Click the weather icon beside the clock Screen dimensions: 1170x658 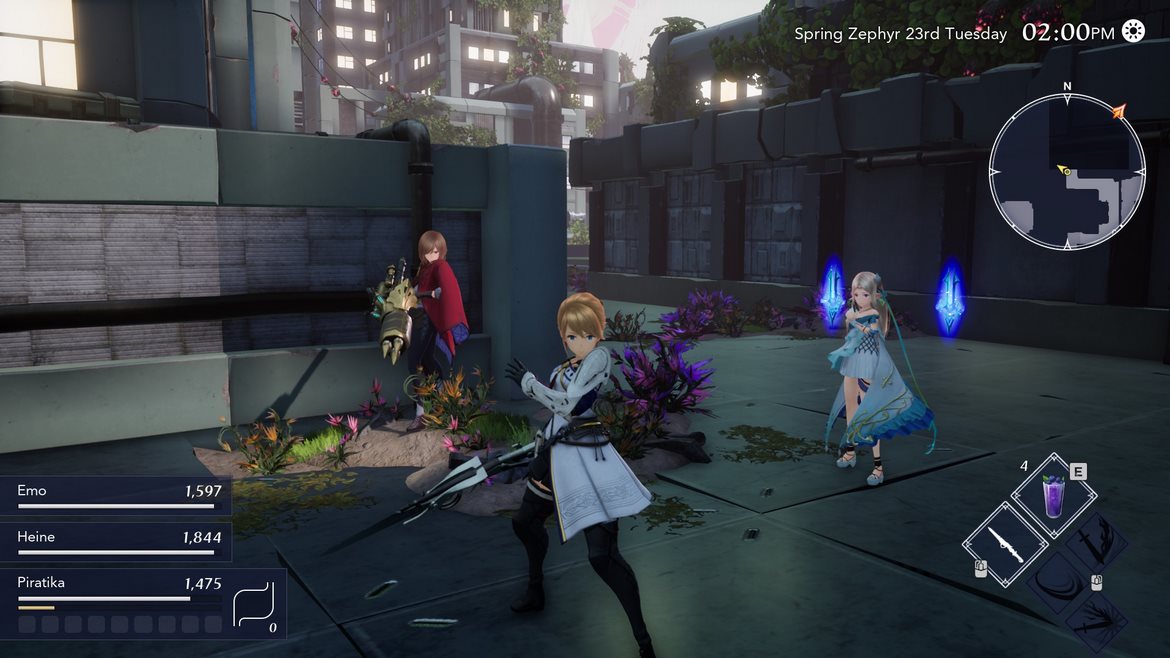point(1133,32)
